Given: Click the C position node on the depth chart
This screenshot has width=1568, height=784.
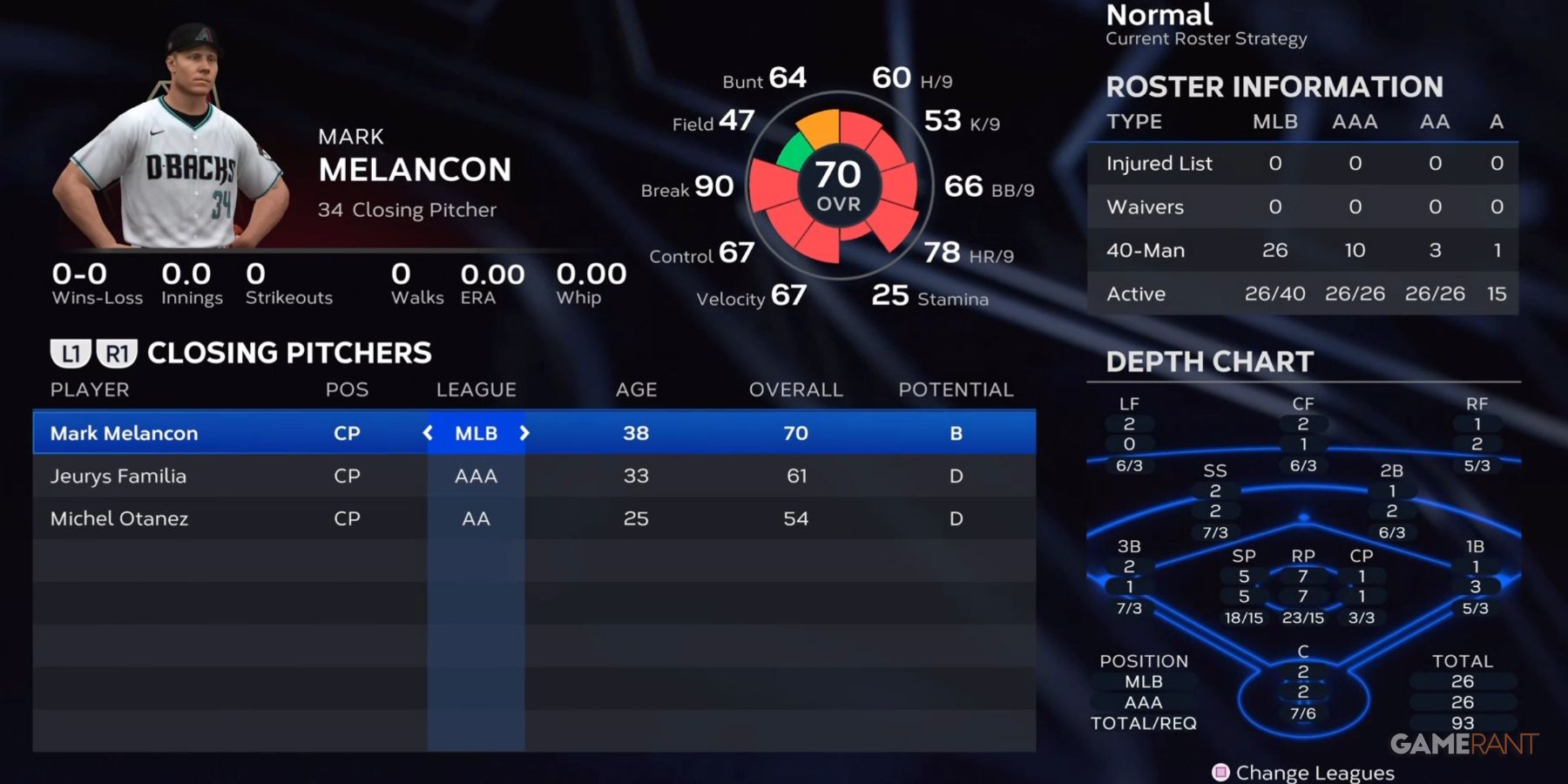Looking at the screenshot, I should [1301, 679].
